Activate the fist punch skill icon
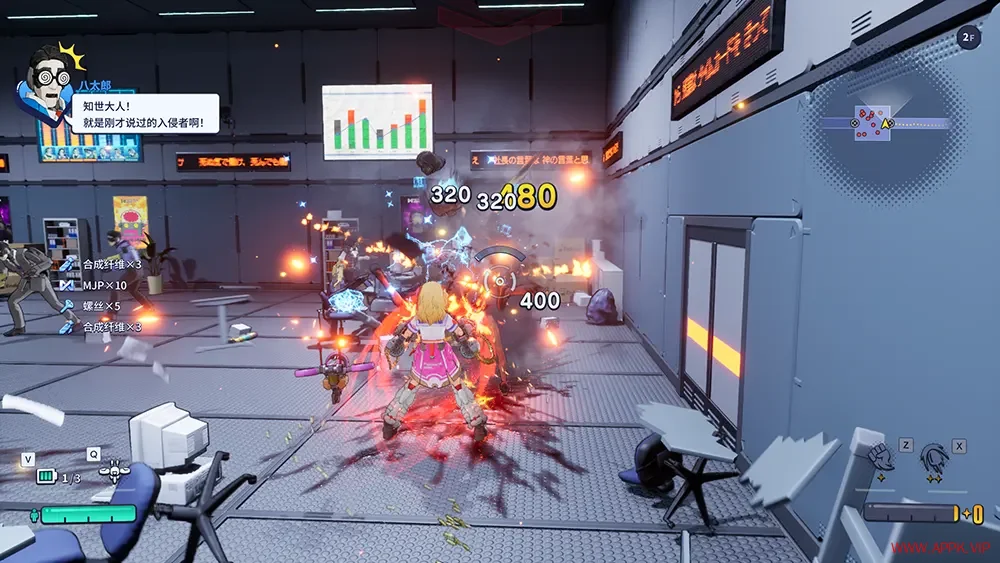This screenshot has height=563, width=1000. tap(881, 458)
